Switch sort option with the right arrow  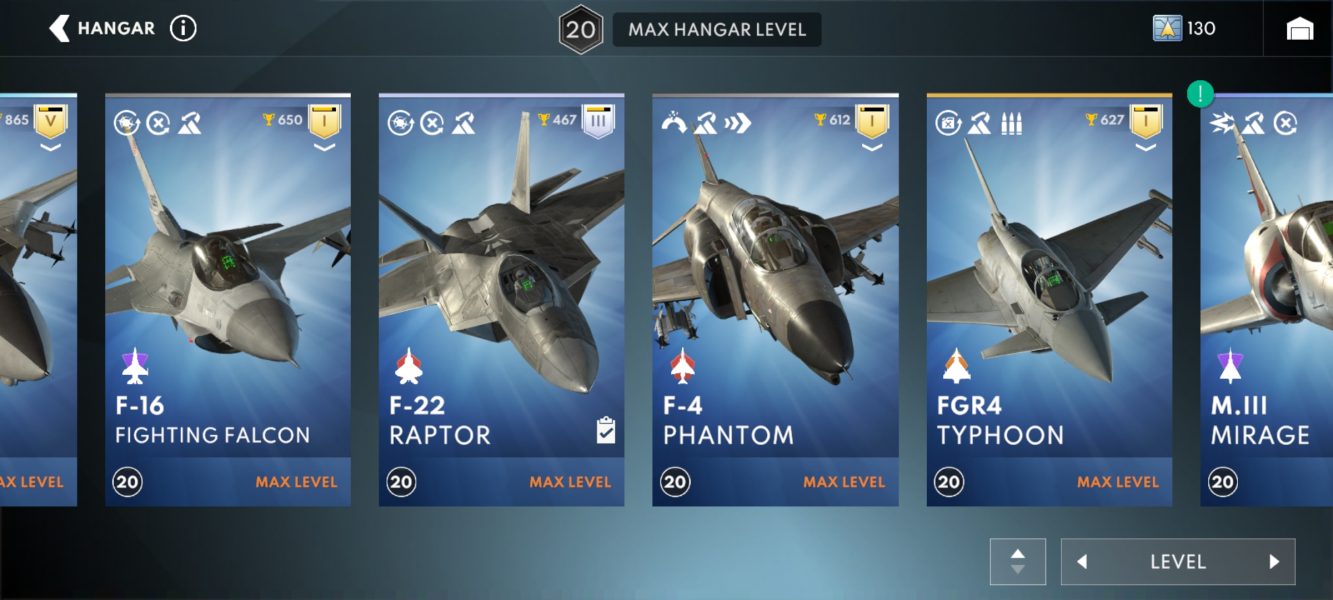pos(1274,562)
